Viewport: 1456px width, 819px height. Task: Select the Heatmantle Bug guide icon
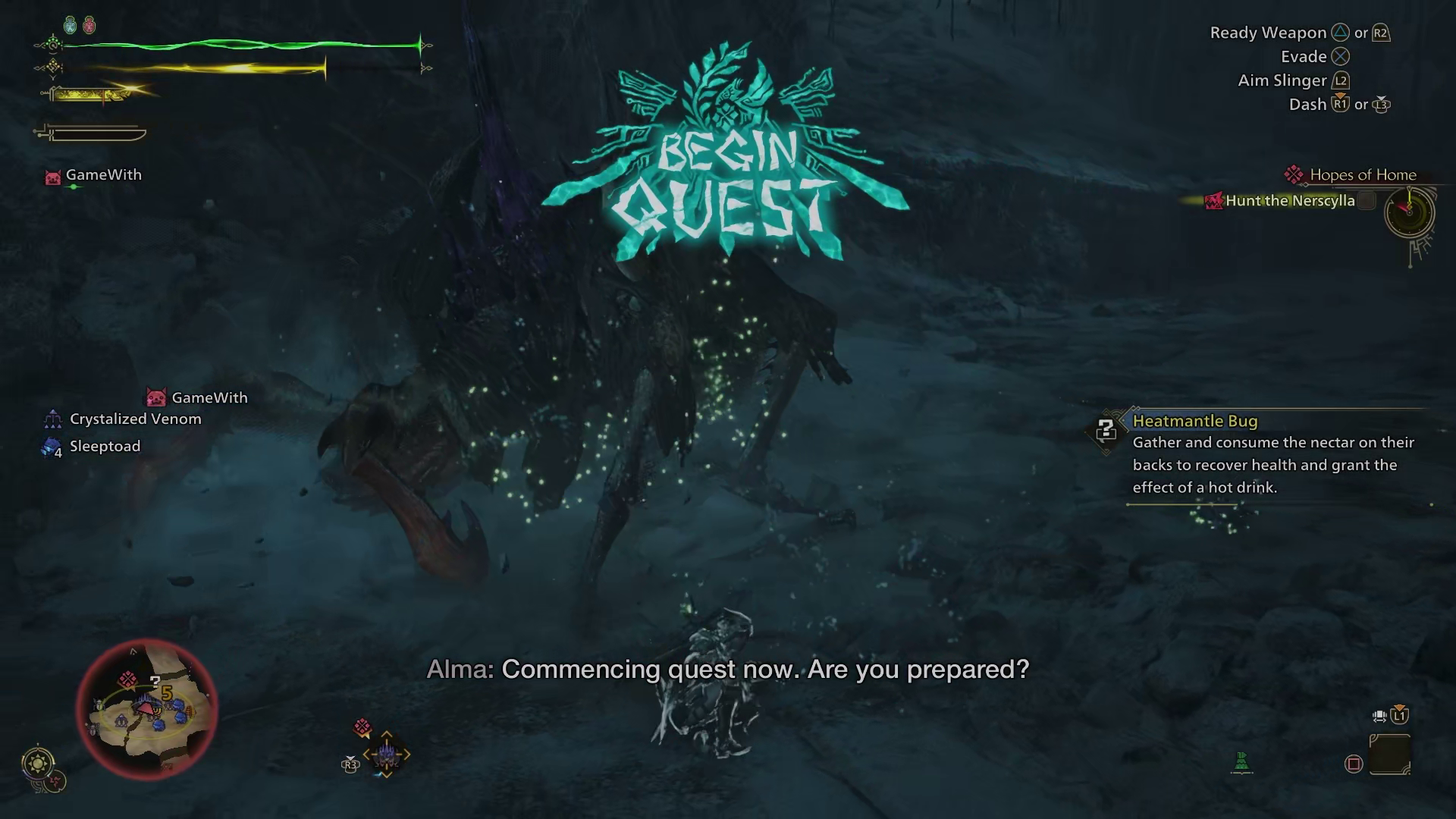coord(1106,429)
